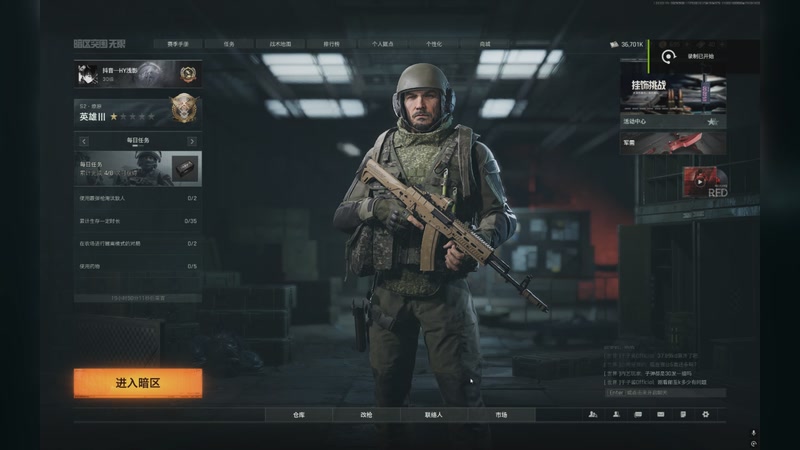Image resolution: width=800 pixels, height=450 pixels.
Task: Open the 任务 tab in top menu
Action: point(229,44)
